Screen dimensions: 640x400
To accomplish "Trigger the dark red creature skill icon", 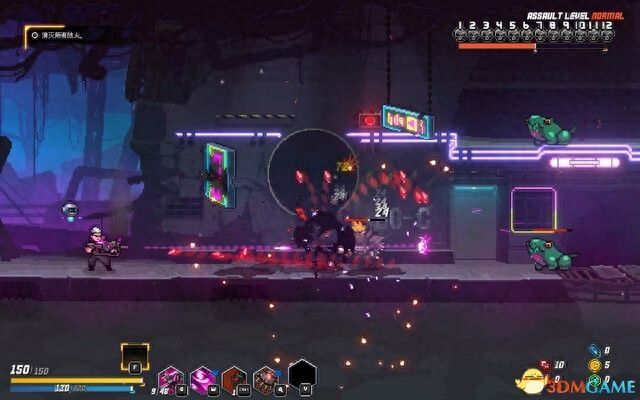I will 234,379.
